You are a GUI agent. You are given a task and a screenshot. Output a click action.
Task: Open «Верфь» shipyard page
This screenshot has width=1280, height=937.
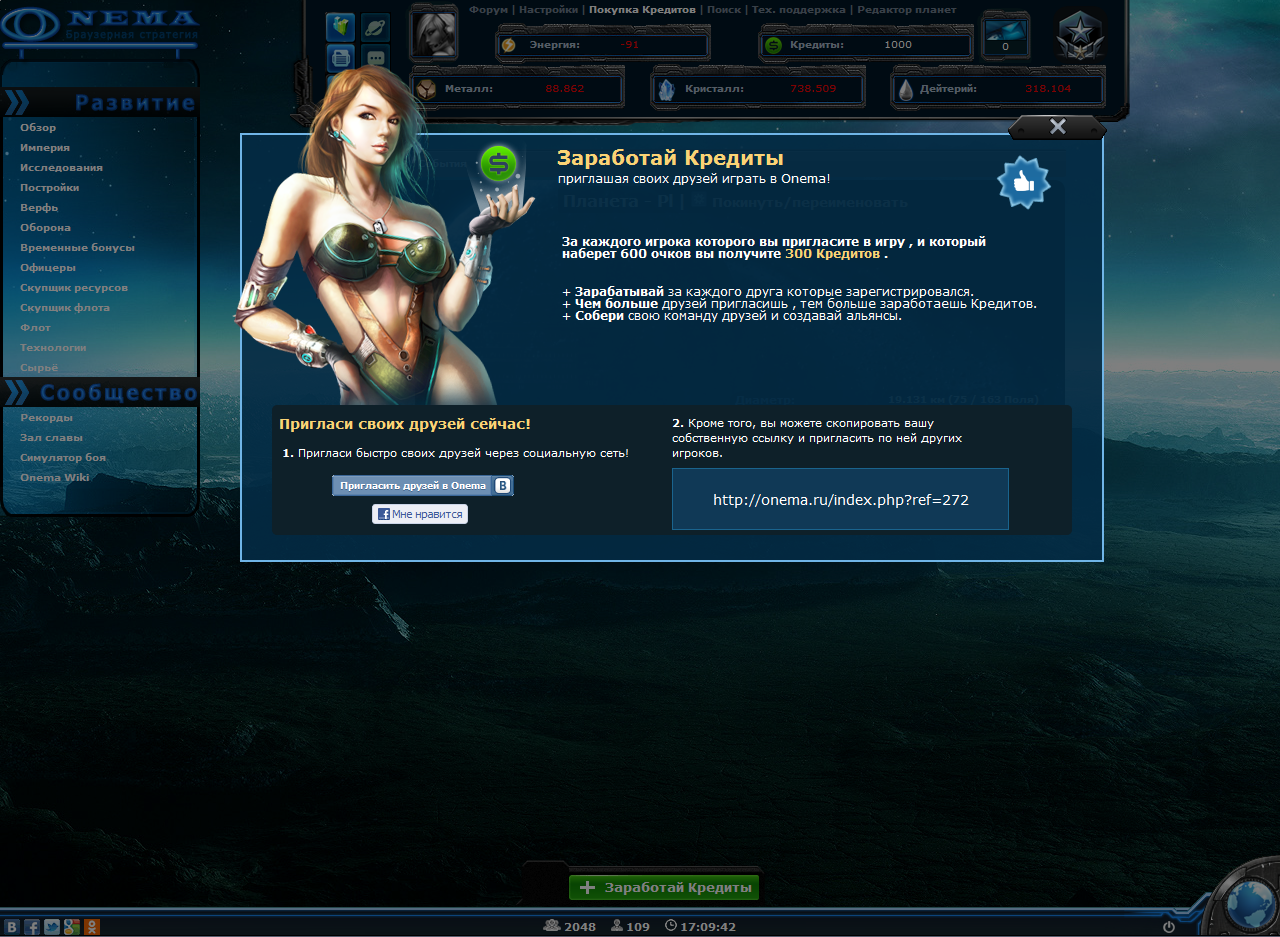pos(39,208)
